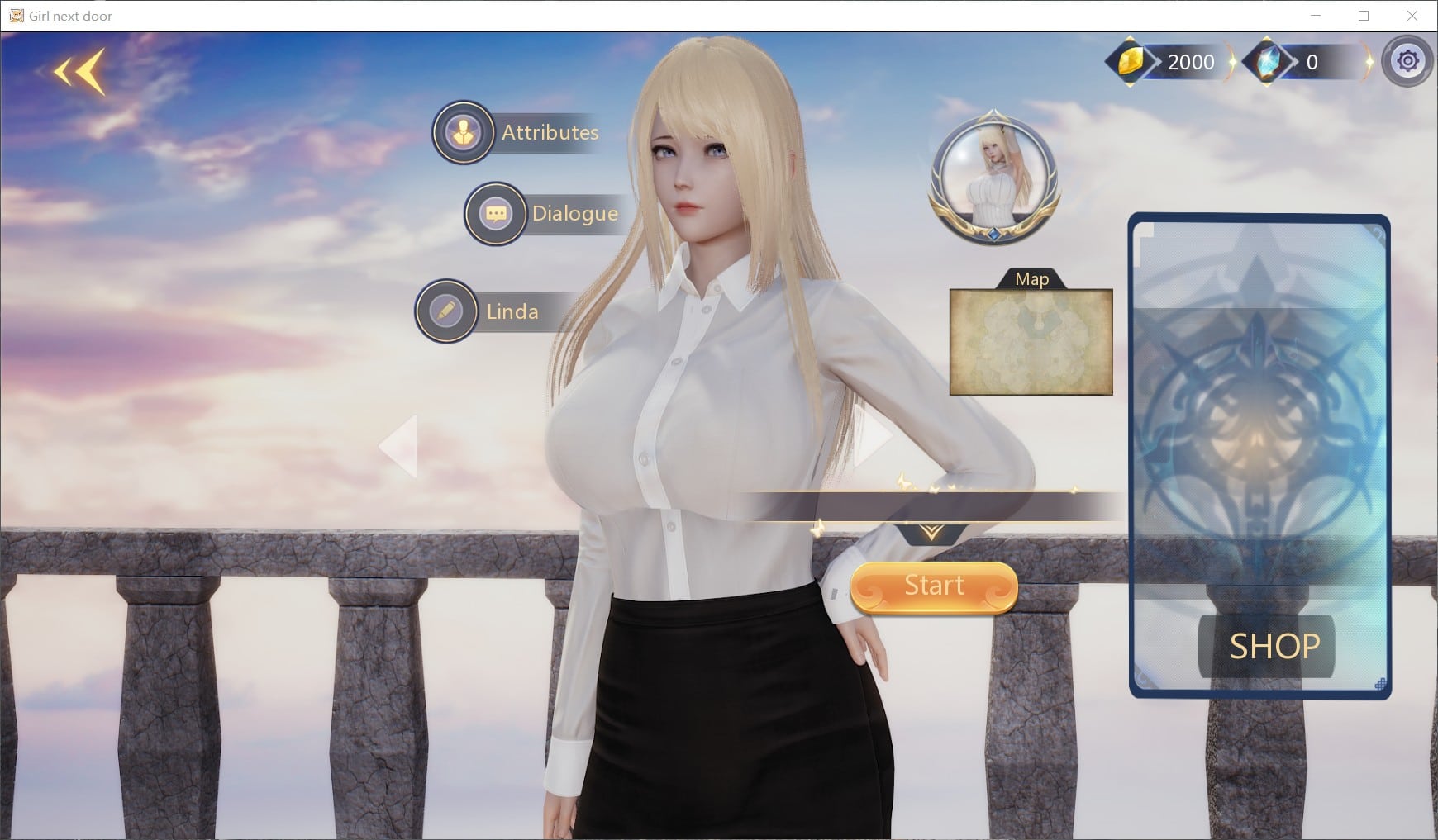Click the pencil icon next to Linda

click(x=445, y=311)
